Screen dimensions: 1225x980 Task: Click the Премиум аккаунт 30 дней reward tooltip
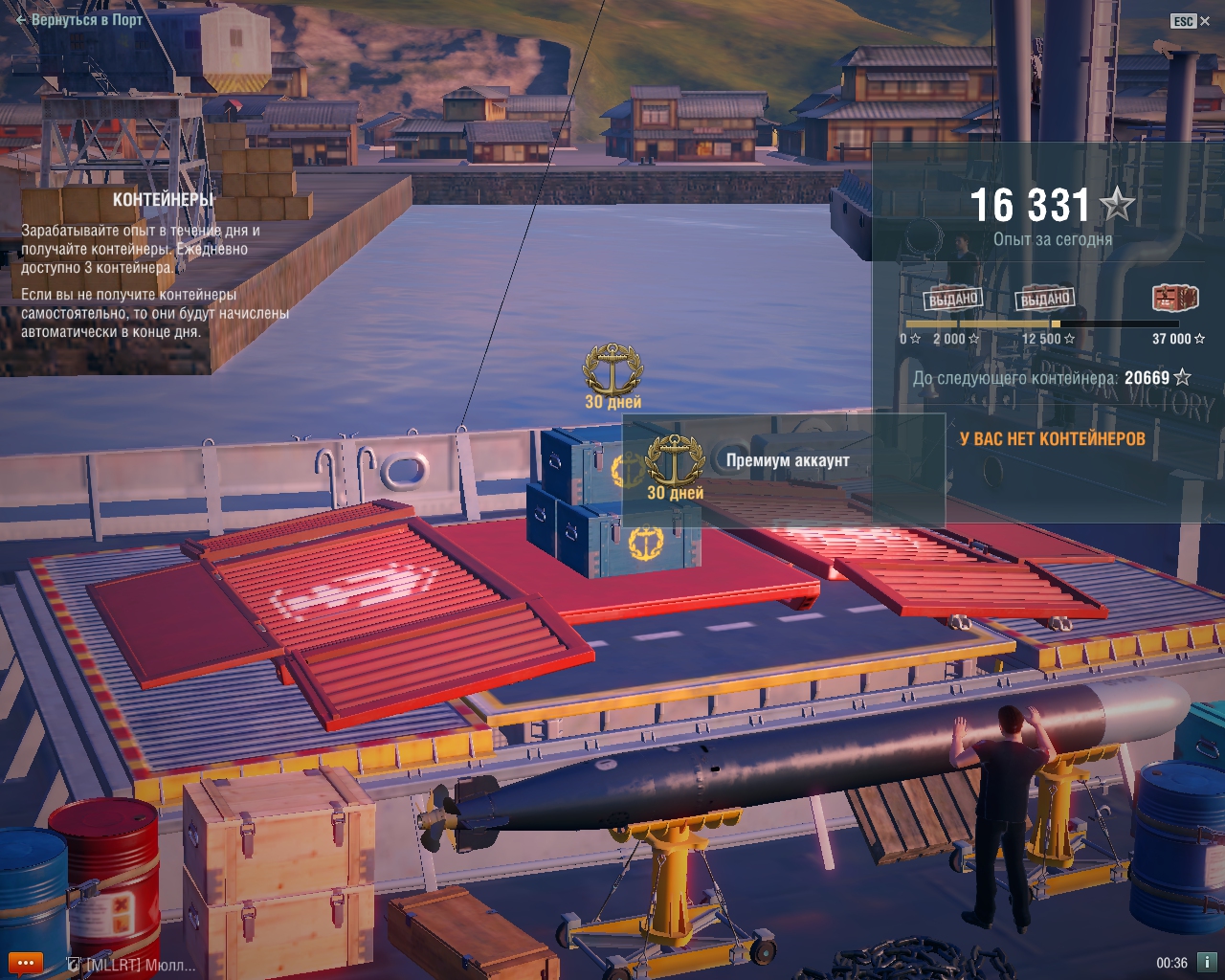coord(784,469)
